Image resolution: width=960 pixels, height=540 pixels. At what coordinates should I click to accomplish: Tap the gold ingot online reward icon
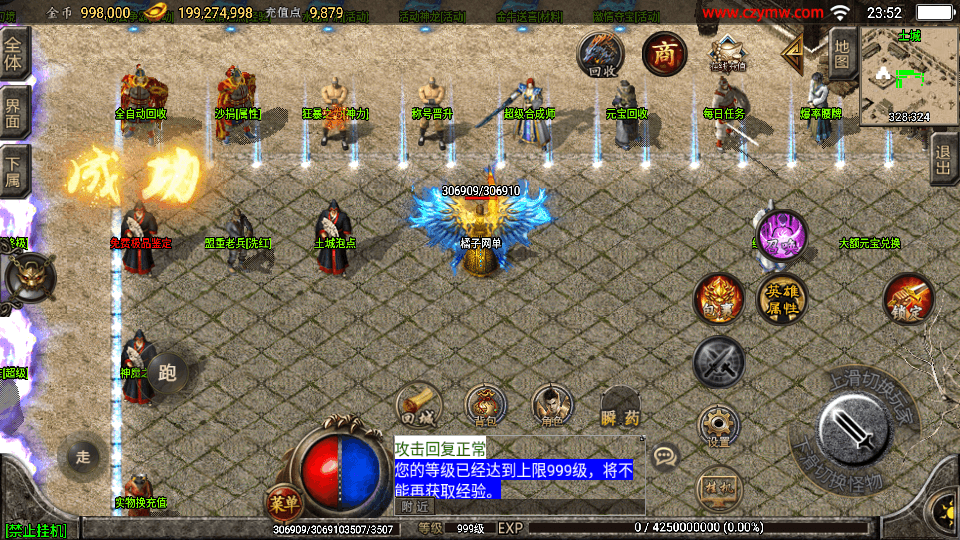click(727, 54)
